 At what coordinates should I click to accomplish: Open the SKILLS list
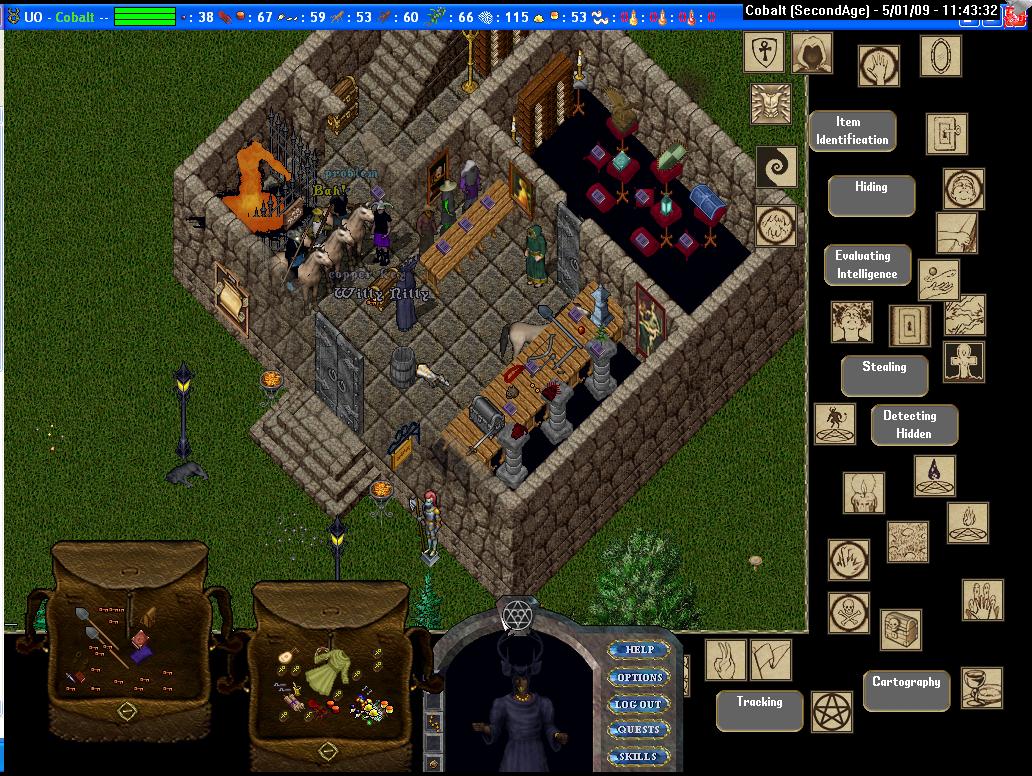[x=639, y=756]
